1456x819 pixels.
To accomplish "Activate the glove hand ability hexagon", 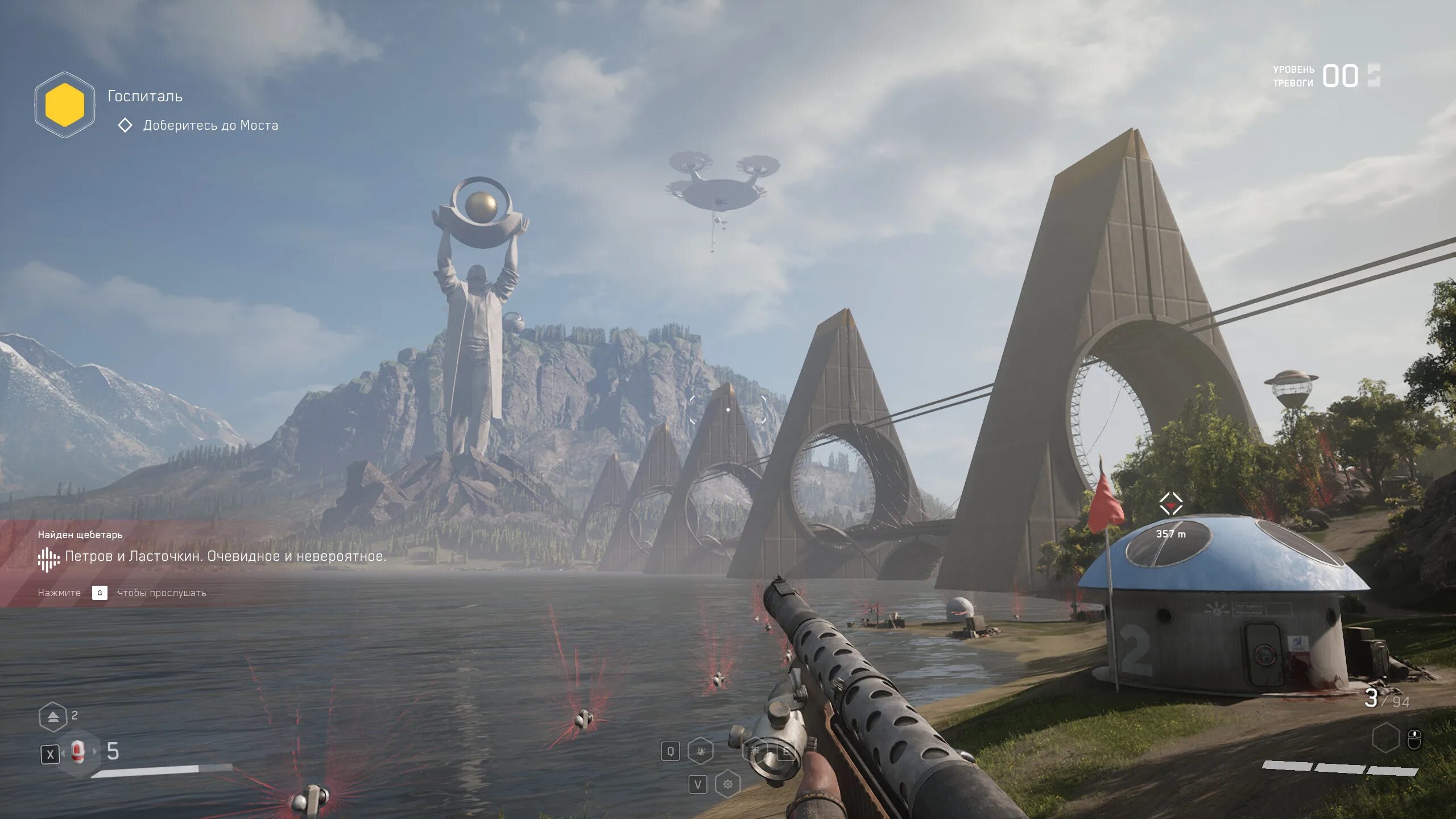I will [701, 751].
